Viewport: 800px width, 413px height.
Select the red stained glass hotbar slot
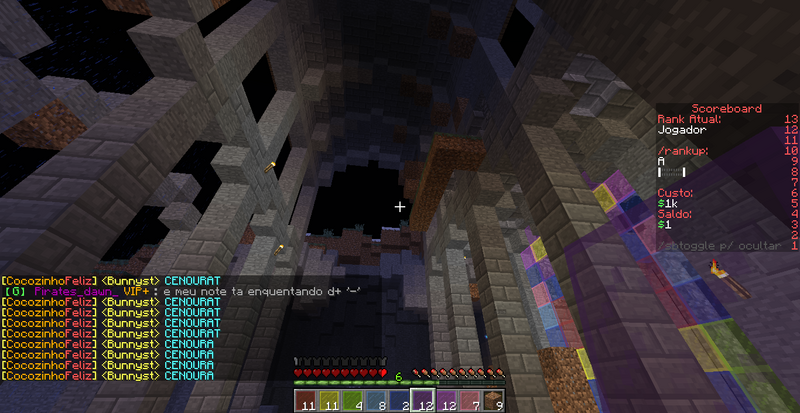[305, 402]
